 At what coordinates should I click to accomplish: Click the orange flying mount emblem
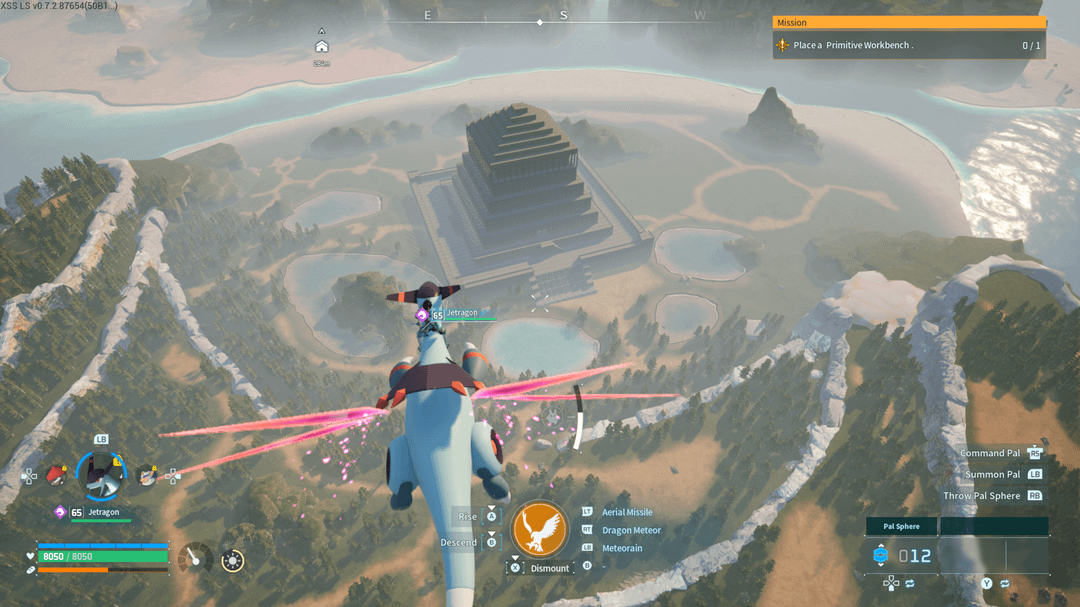[540, 529]
